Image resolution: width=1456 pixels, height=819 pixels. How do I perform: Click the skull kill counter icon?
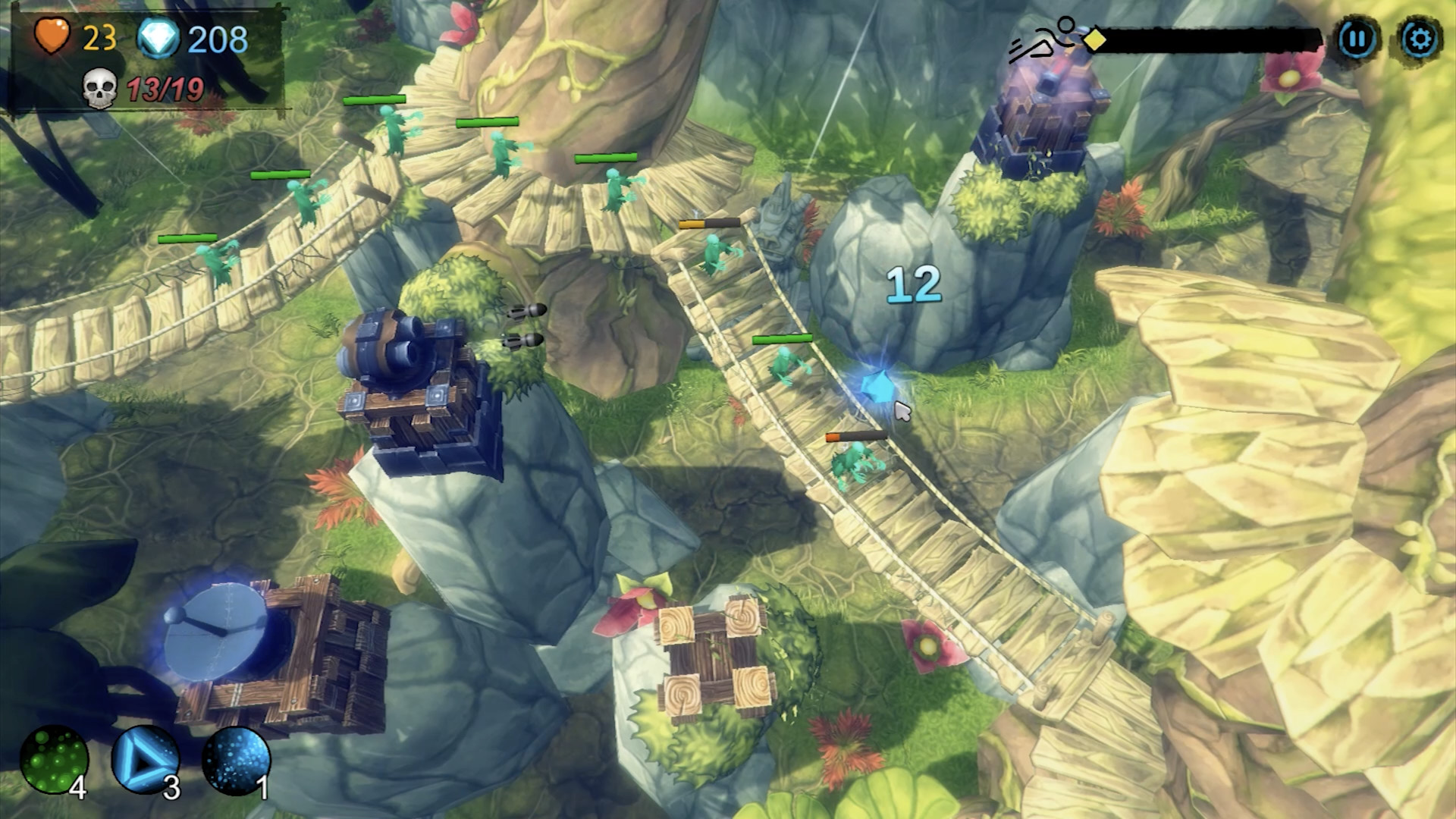pyautogui.click(x=99, y=89)
